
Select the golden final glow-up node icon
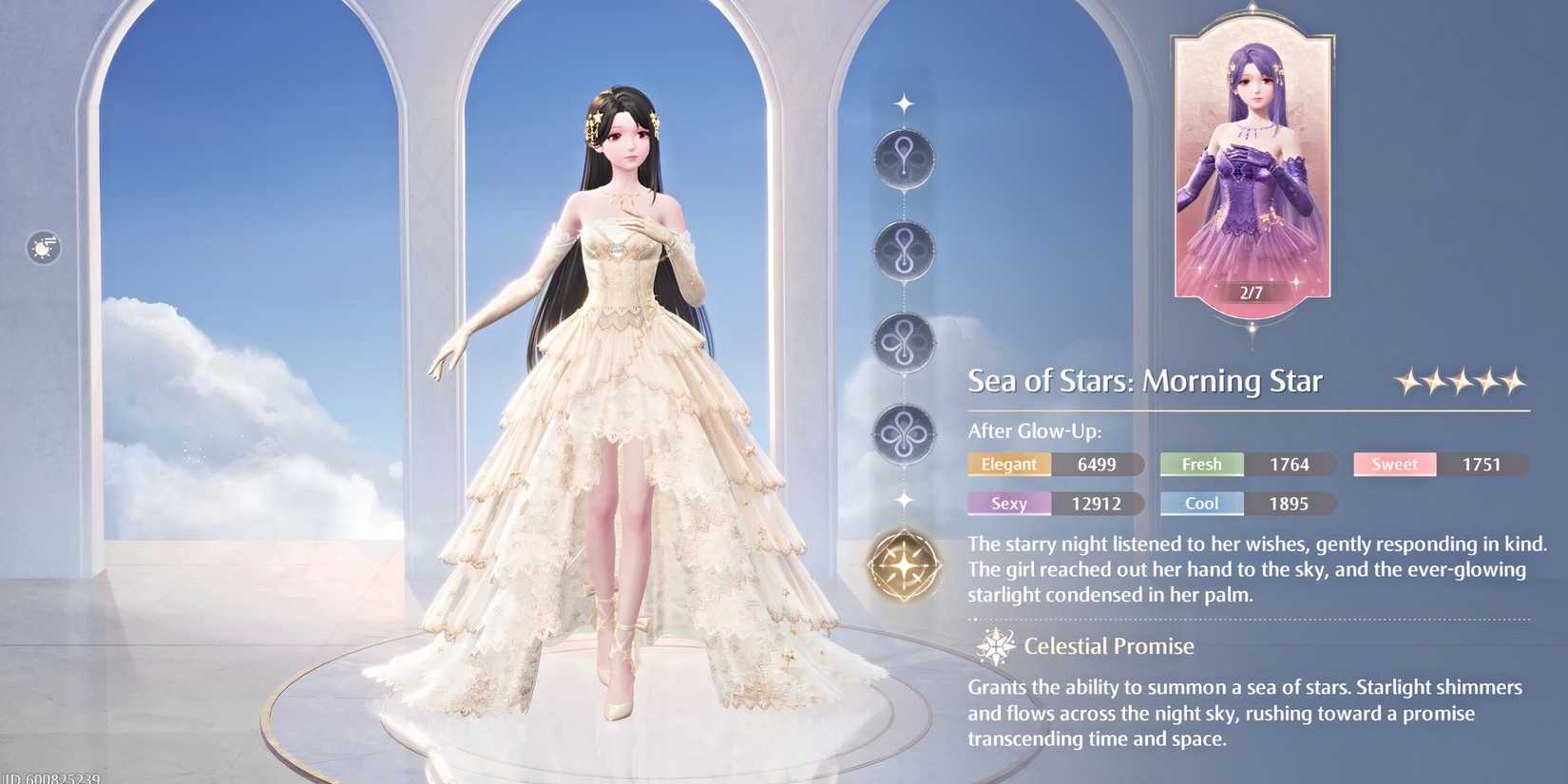(x=903, y=565)
